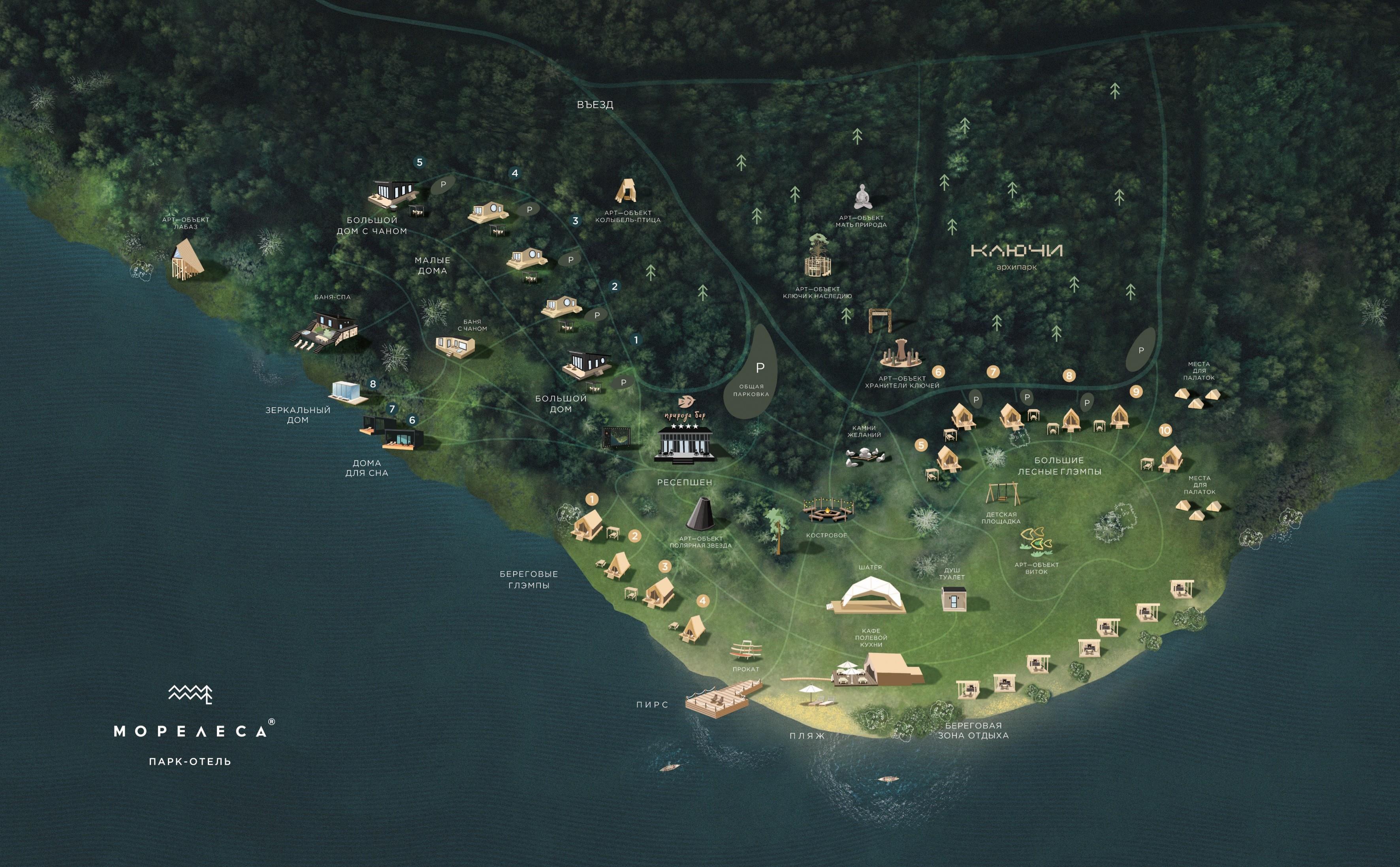
Task: Select the white Шатер tent
Action: pos(871,595)
